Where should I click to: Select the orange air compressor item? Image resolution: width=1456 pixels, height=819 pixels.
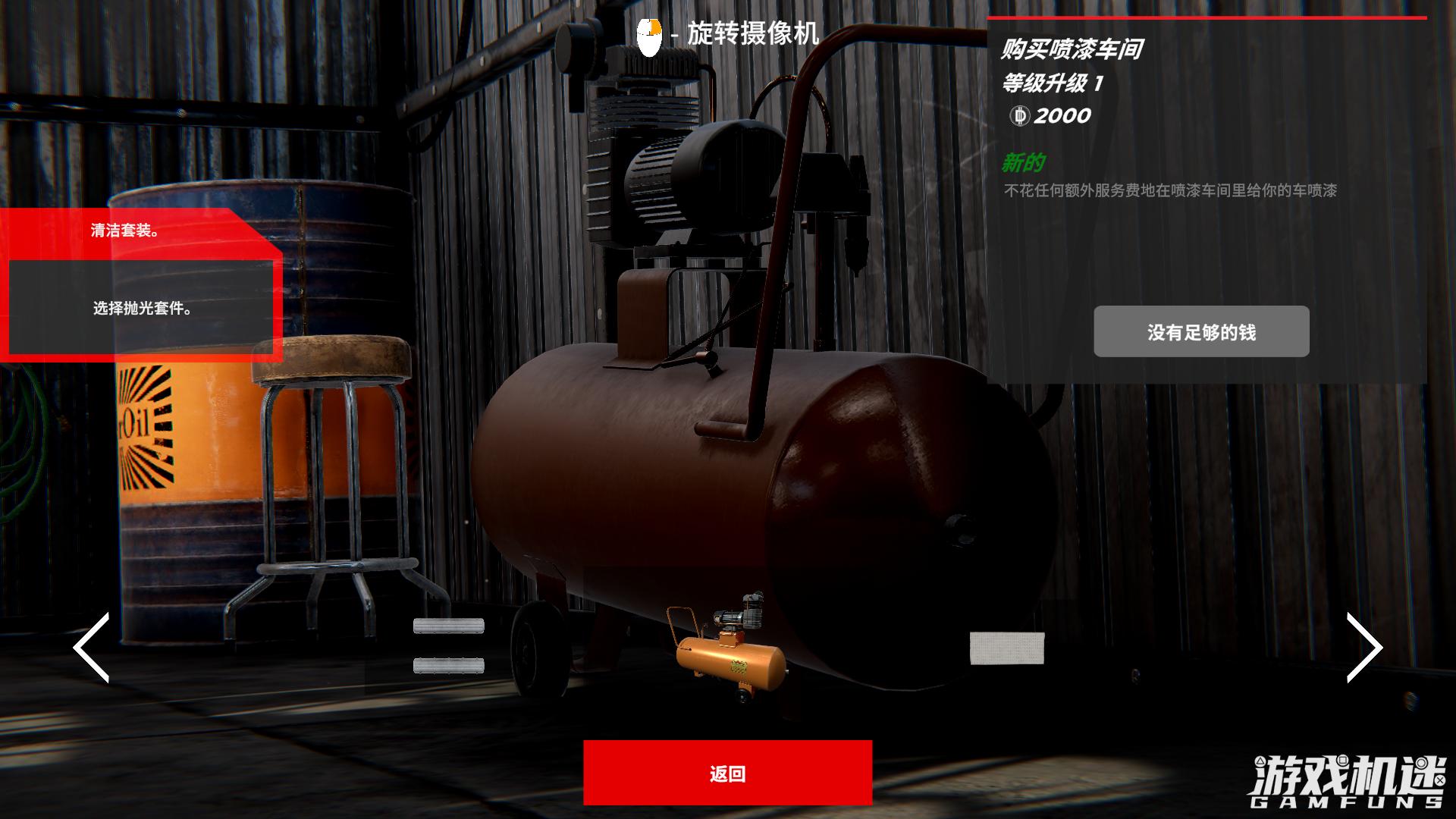click(x=728, y=660)
